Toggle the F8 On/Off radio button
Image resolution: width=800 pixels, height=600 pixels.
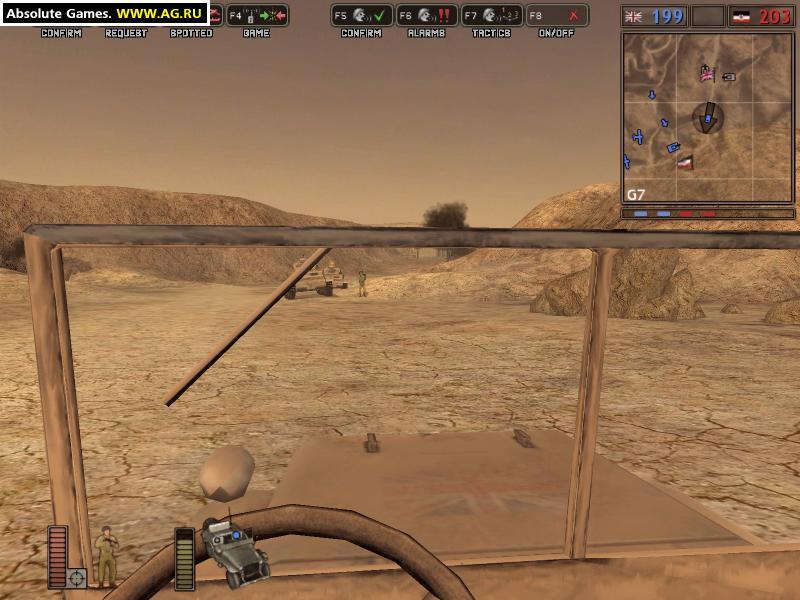coord(557,15)
